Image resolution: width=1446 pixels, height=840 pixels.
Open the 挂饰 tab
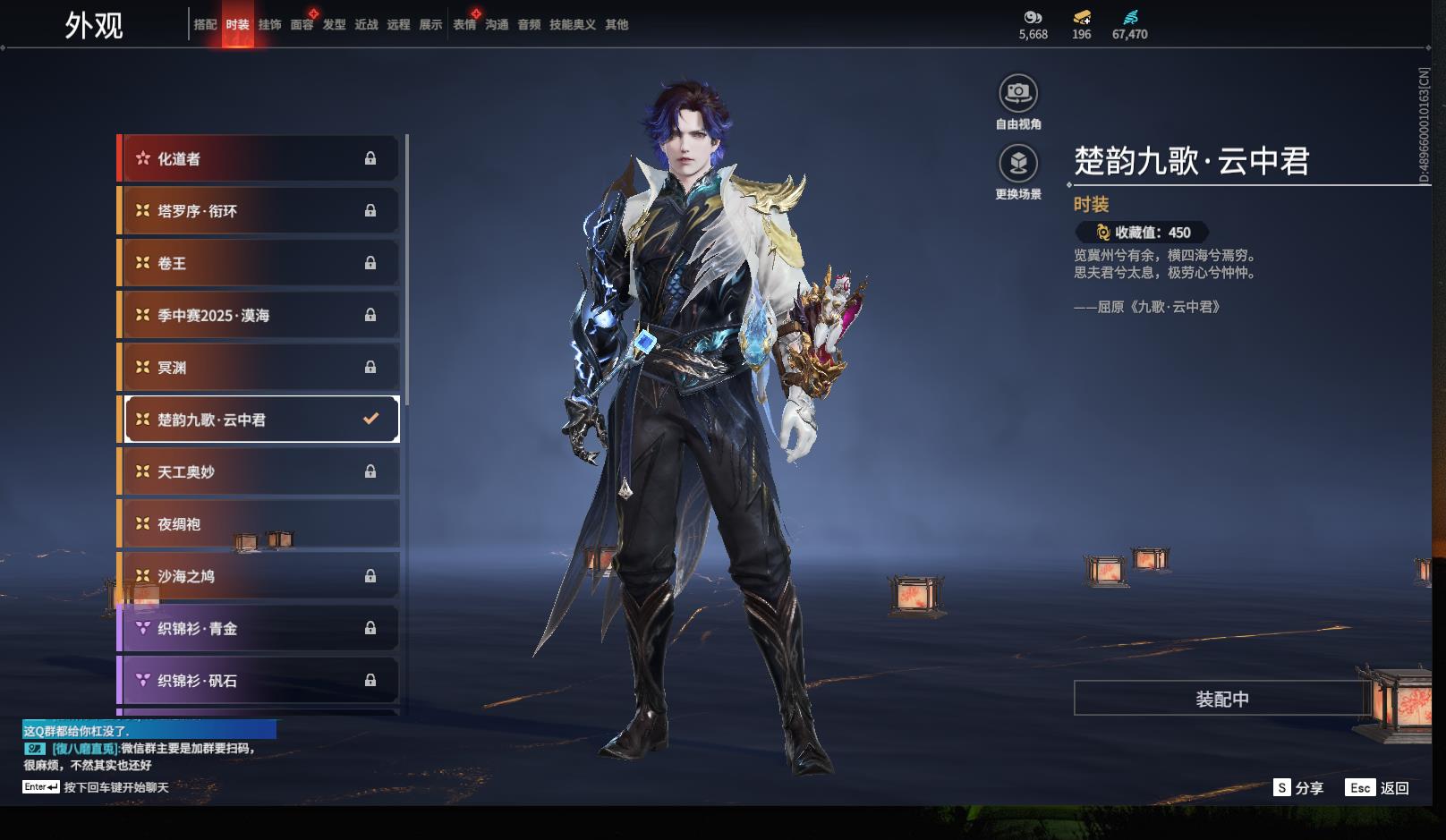pyautogui.click(x=269, y=25)
